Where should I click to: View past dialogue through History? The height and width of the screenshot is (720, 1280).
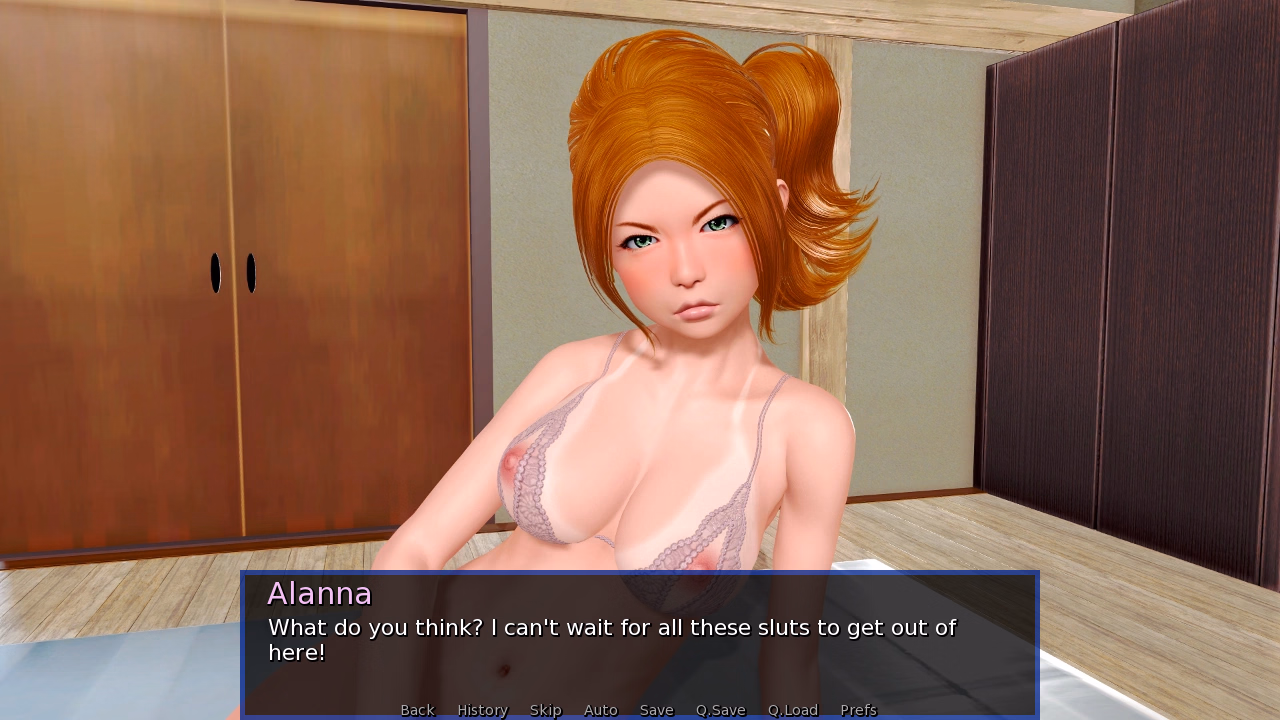click(x=482, y=710)
